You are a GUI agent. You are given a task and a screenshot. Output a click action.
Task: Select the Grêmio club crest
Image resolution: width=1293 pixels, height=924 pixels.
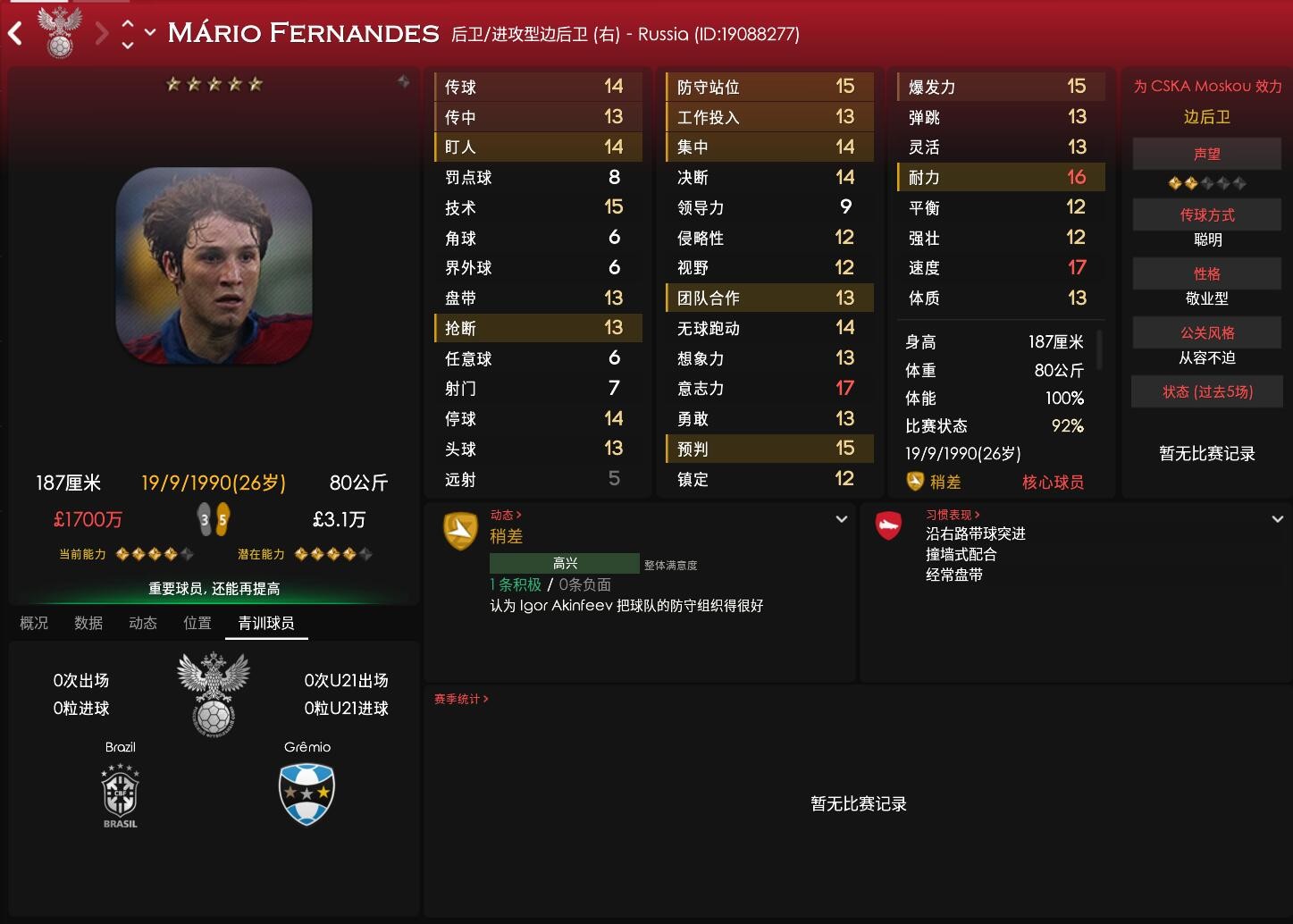coord(306,795)
